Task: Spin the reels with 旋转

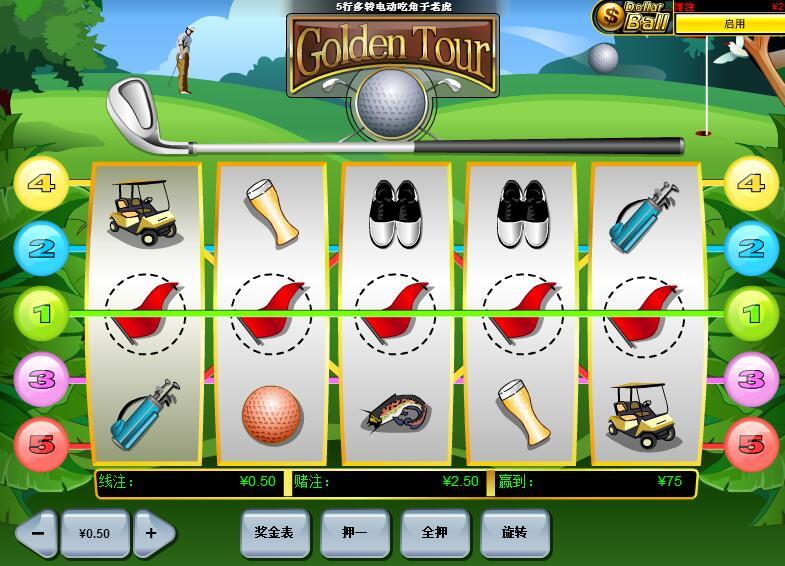Action: 514,533
